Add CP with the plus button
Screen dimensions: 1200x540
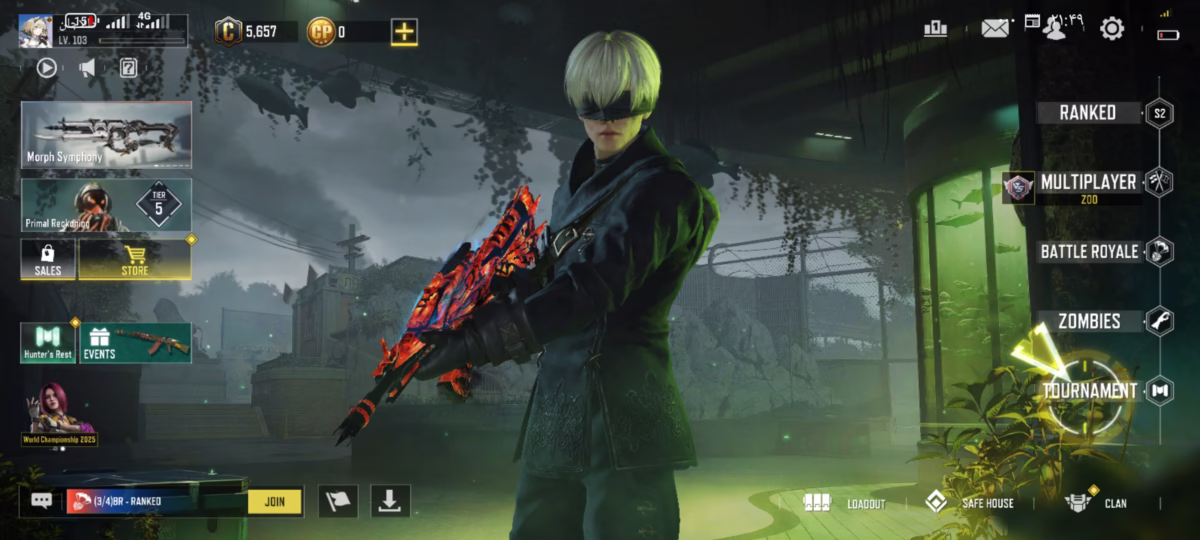404,32
